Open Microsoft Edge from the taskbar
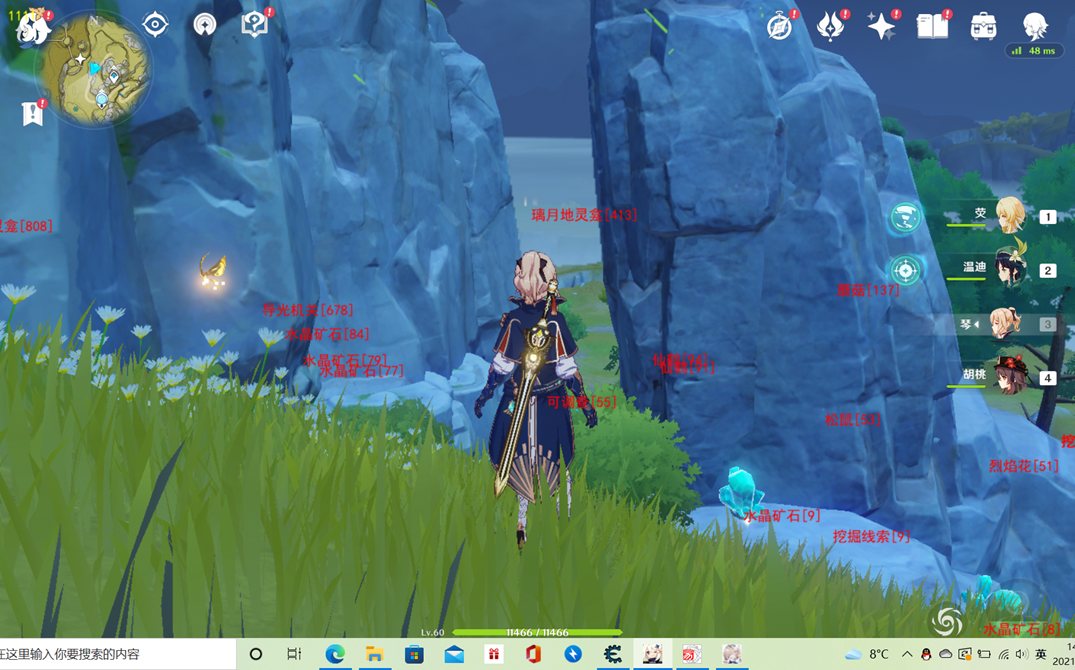The width and height of the screenshot is (1075, 670). [335, 654]
